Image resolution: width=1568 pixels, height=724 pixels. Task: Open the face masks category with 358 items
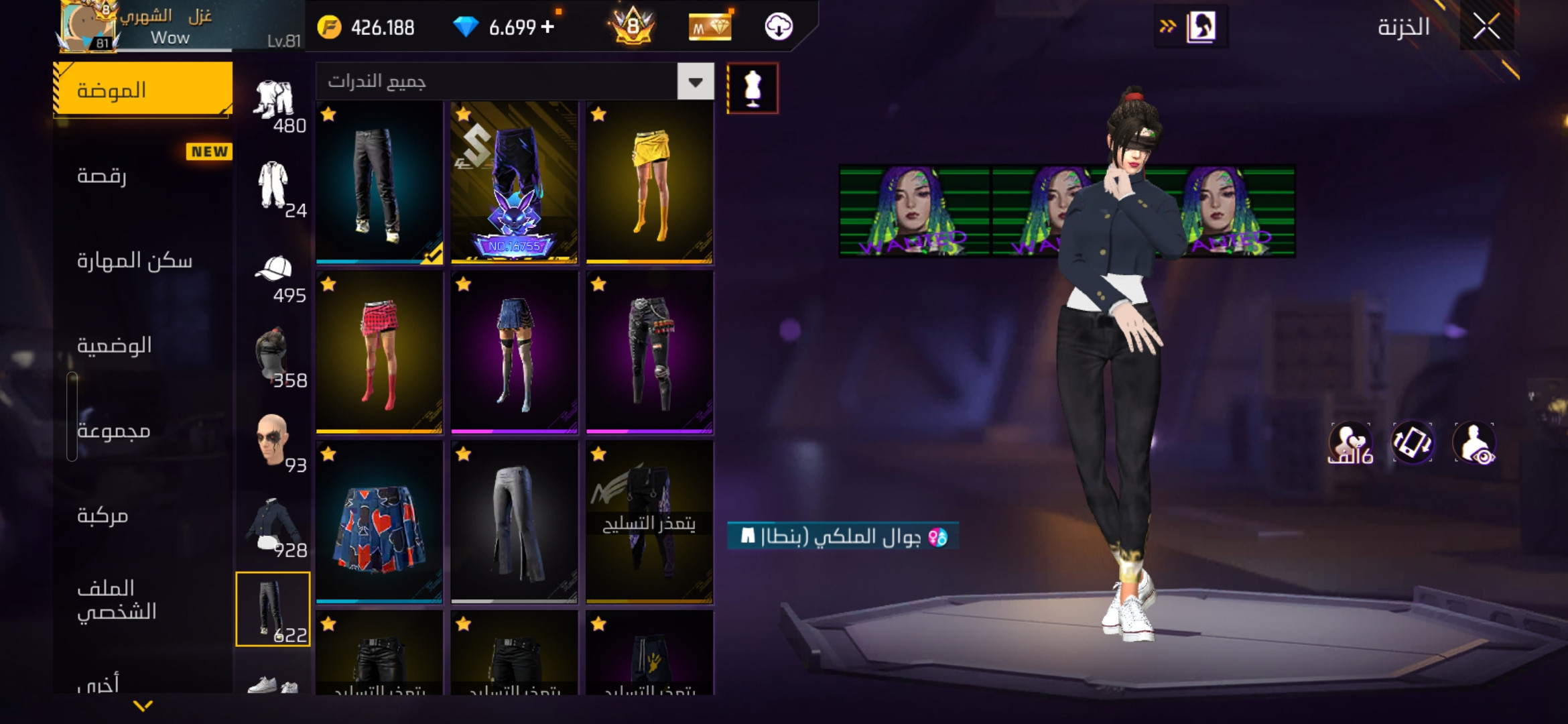click(273, 359)
